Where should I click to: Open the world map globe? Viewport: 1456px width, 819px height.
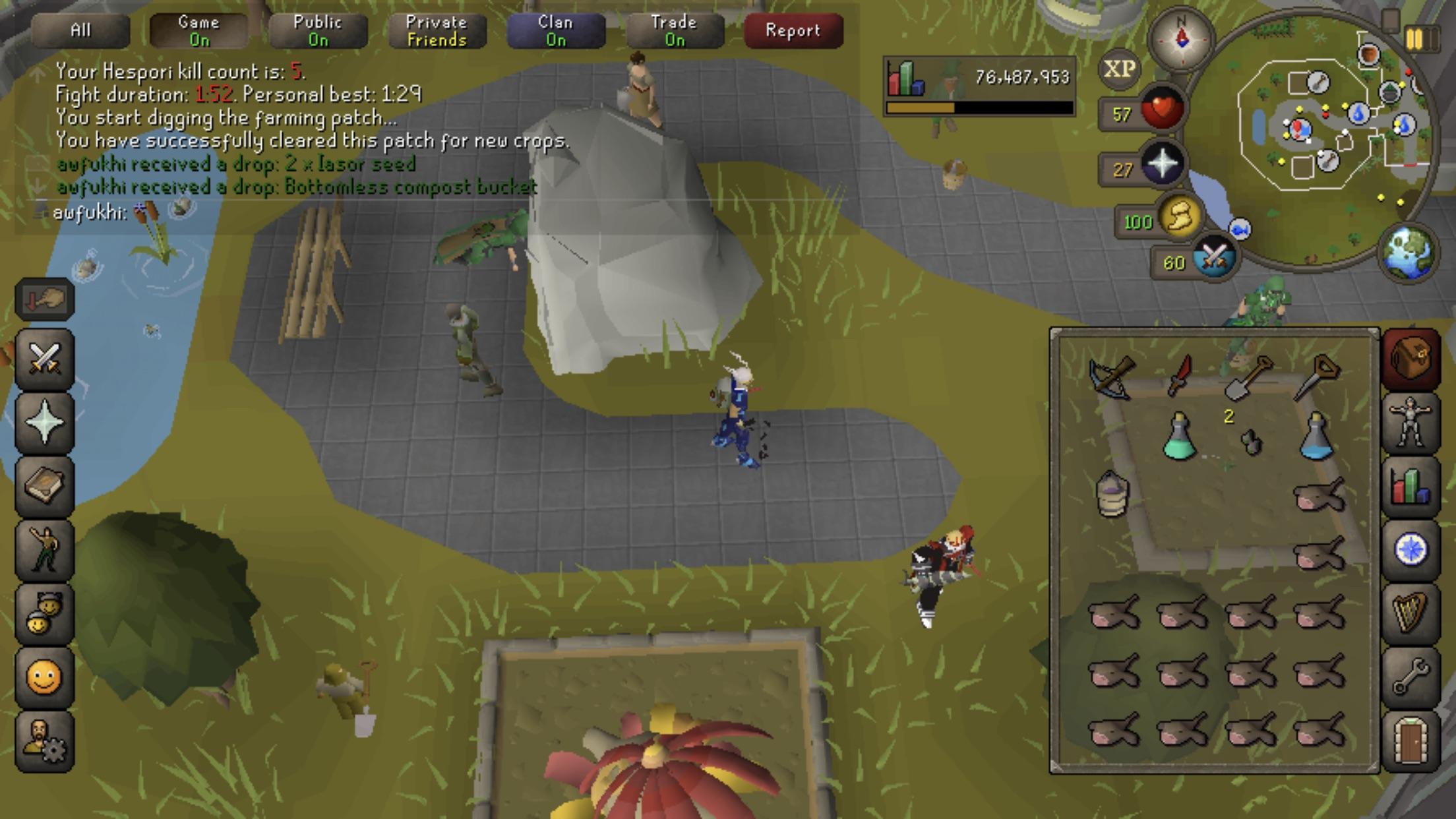point(1409,253)
